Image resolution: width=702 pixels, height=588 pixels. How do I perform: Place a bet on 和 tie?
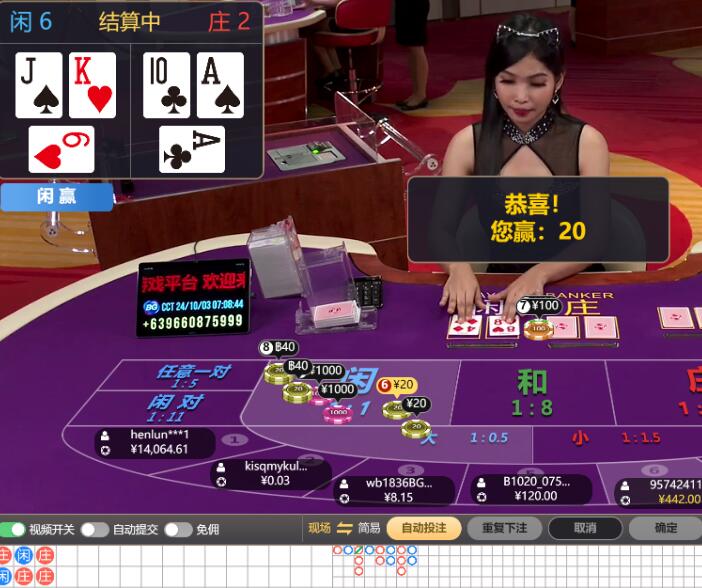point(532,390)
